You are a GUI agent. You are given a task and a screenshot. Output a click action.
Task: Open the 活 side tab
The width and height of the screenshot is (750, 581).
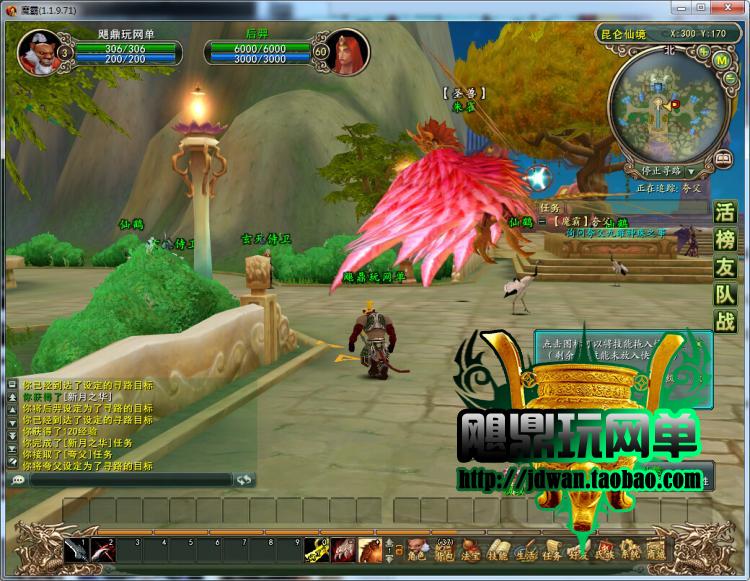[725, 213]
